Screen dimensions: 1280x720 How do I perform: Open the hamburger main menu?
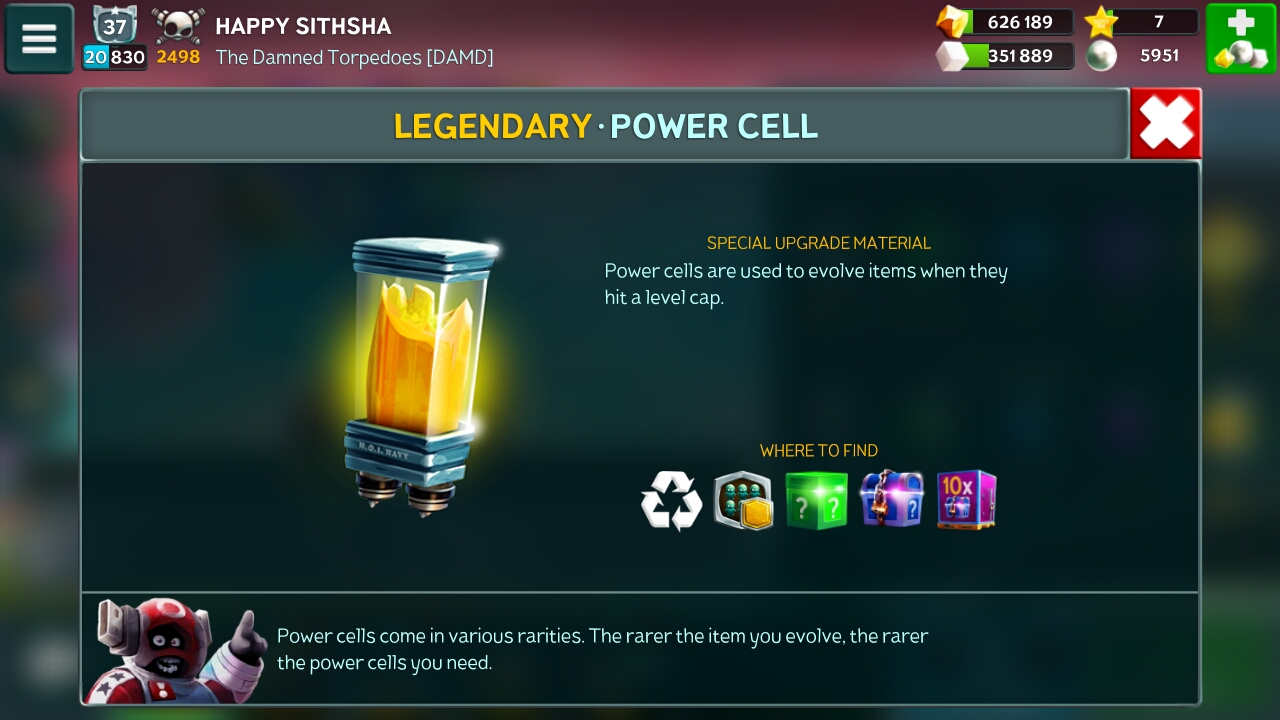point(39,39)
